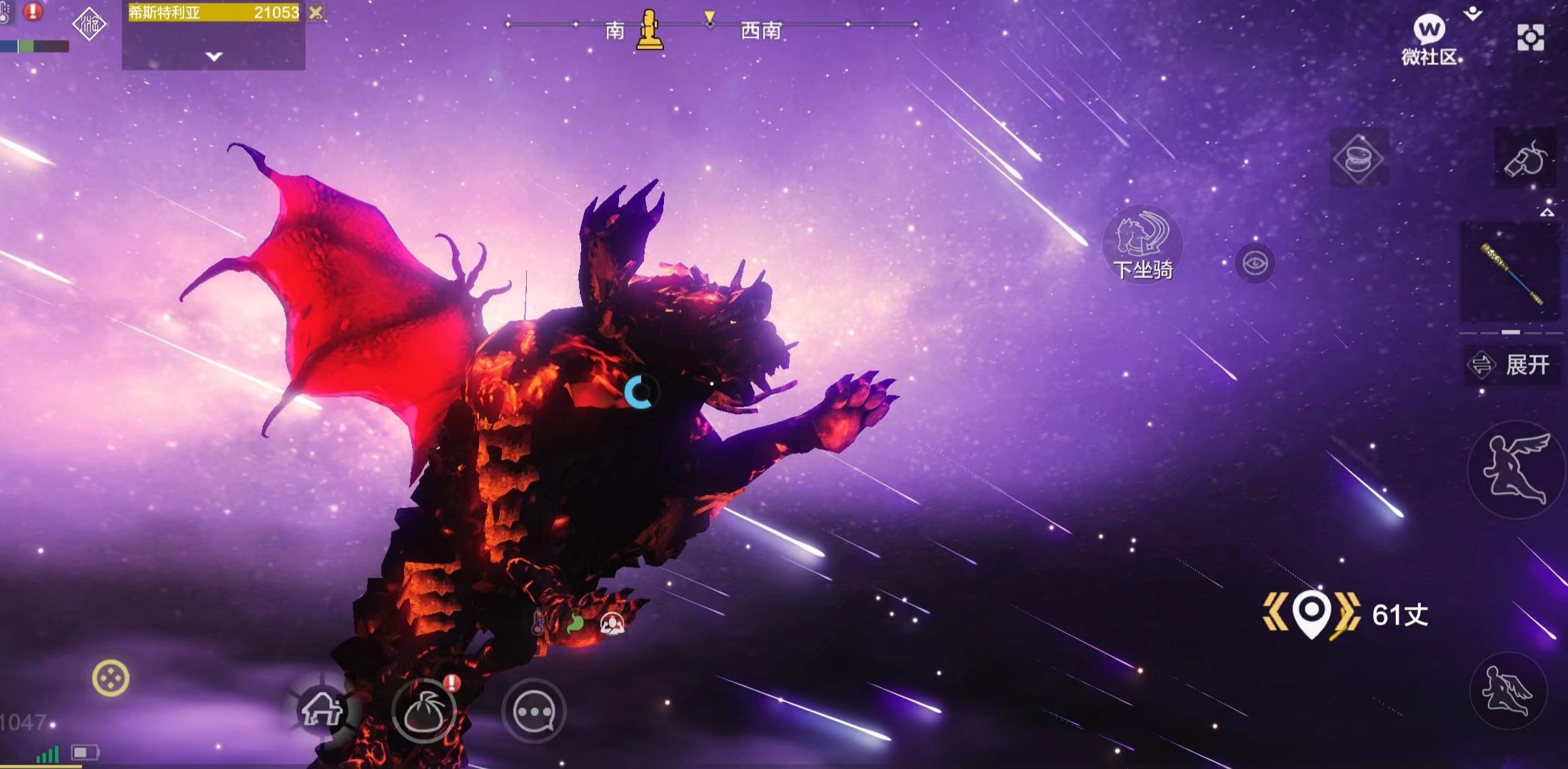The height and width of the screenshot is (769, 1568).
Task: Tap the stacked disc item icon
Action: click(1357, 158)
